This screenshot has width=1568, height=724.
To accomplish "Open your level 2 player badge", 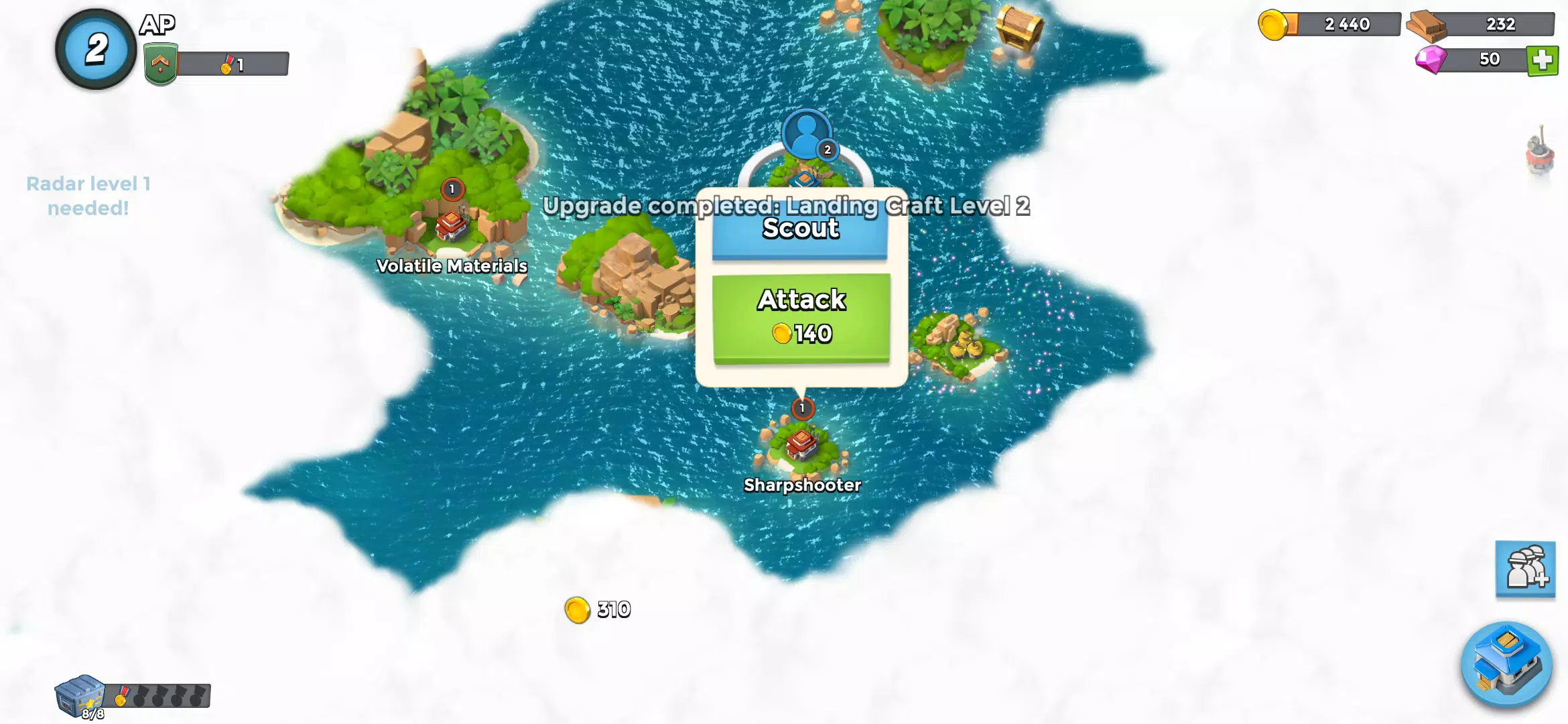I will pyautogui.click(x=94, y=46).
